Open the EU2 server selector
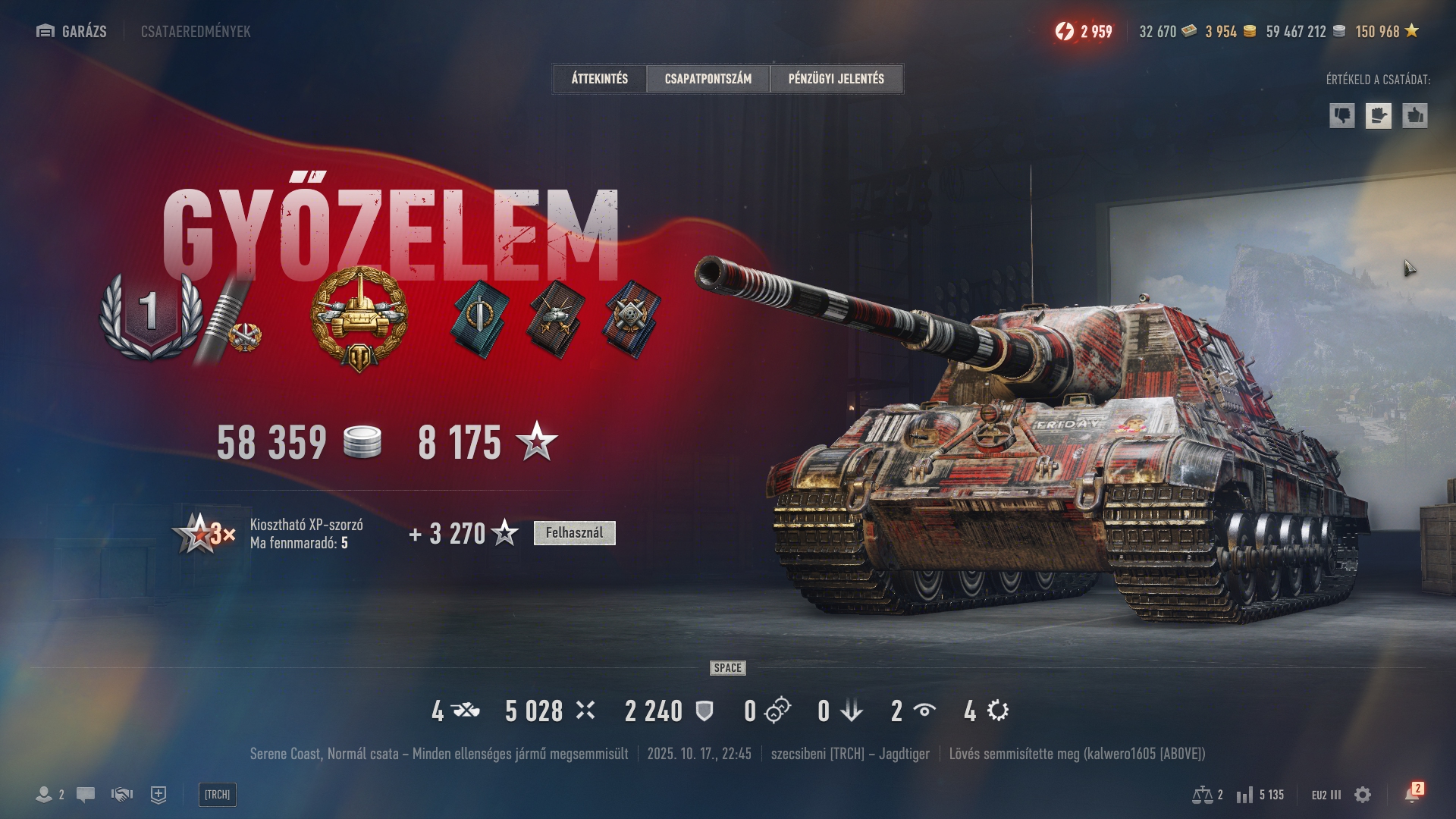The width and height of the screenshot is (1456, 819). (x=1326, y=795)
